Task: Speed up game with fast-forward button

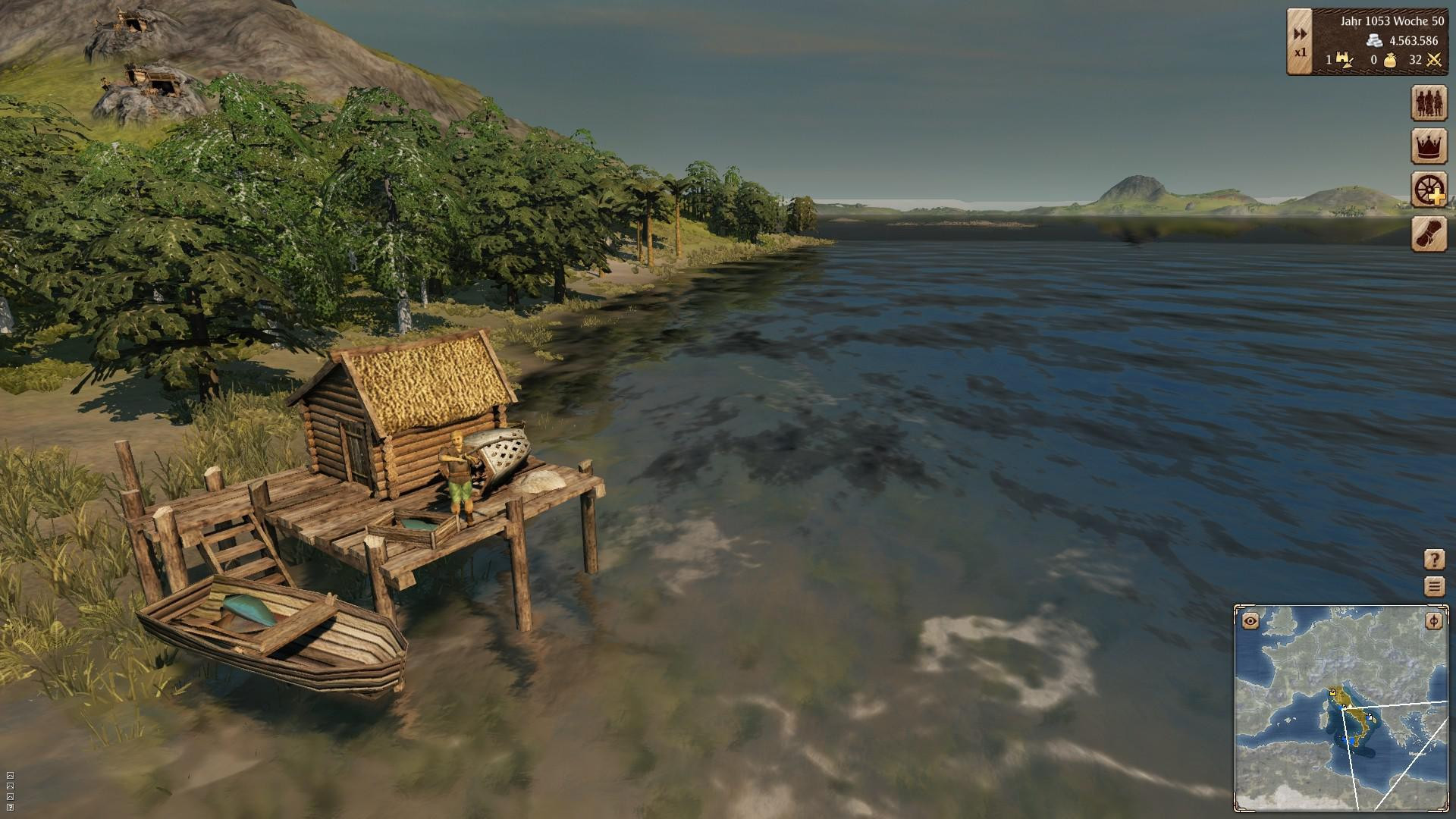Action: (1300, 34)
